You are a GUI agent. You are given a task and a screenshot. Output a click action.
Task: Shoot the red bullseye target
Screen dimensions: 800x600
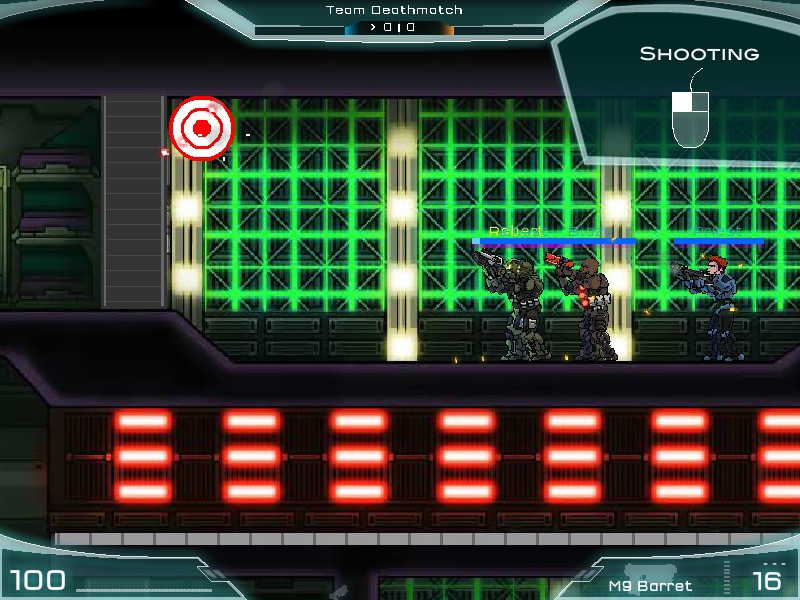(x=201, y=128)
